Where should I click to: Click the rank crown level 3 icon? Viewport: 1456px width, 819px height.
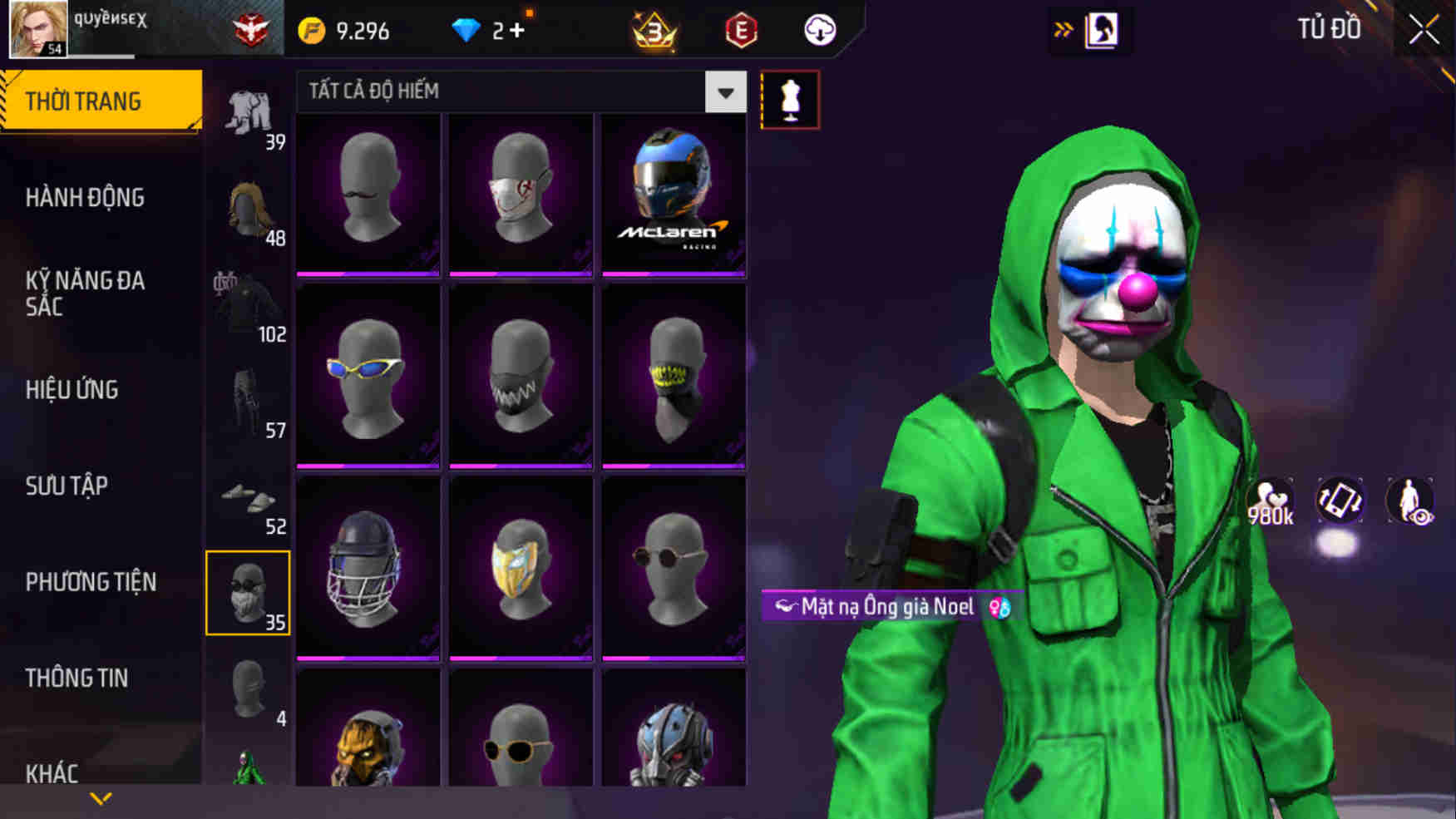pos(654,30)
